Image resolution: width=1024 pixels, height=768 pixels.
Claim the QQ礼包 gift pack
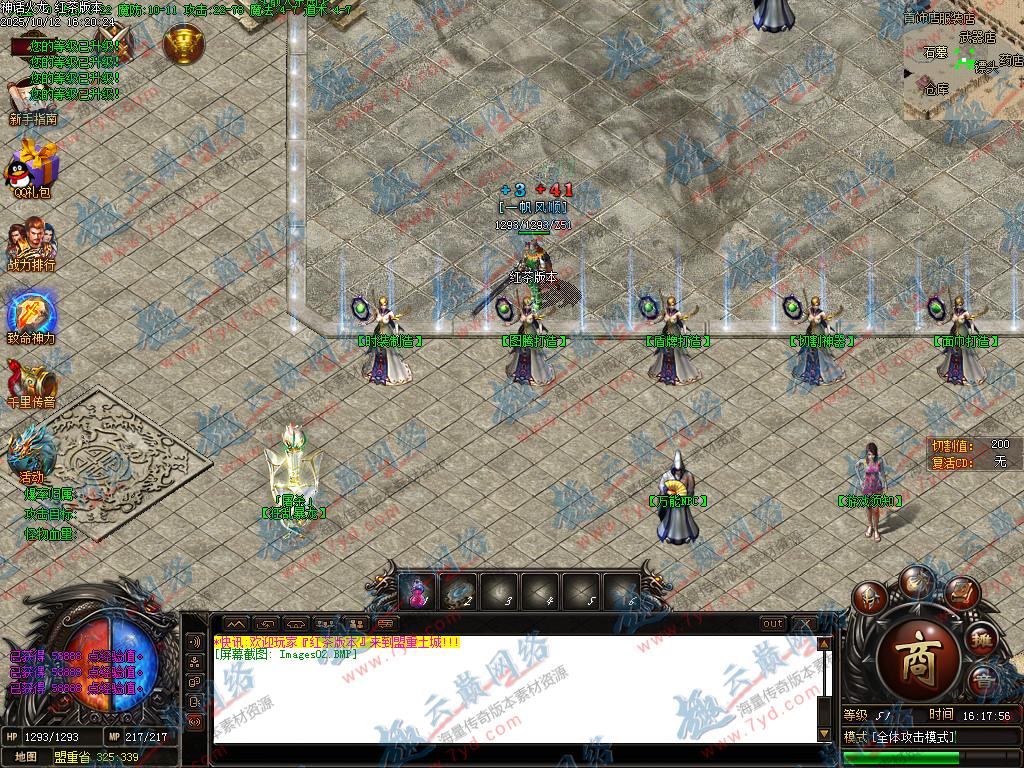(x=32, y=166)
